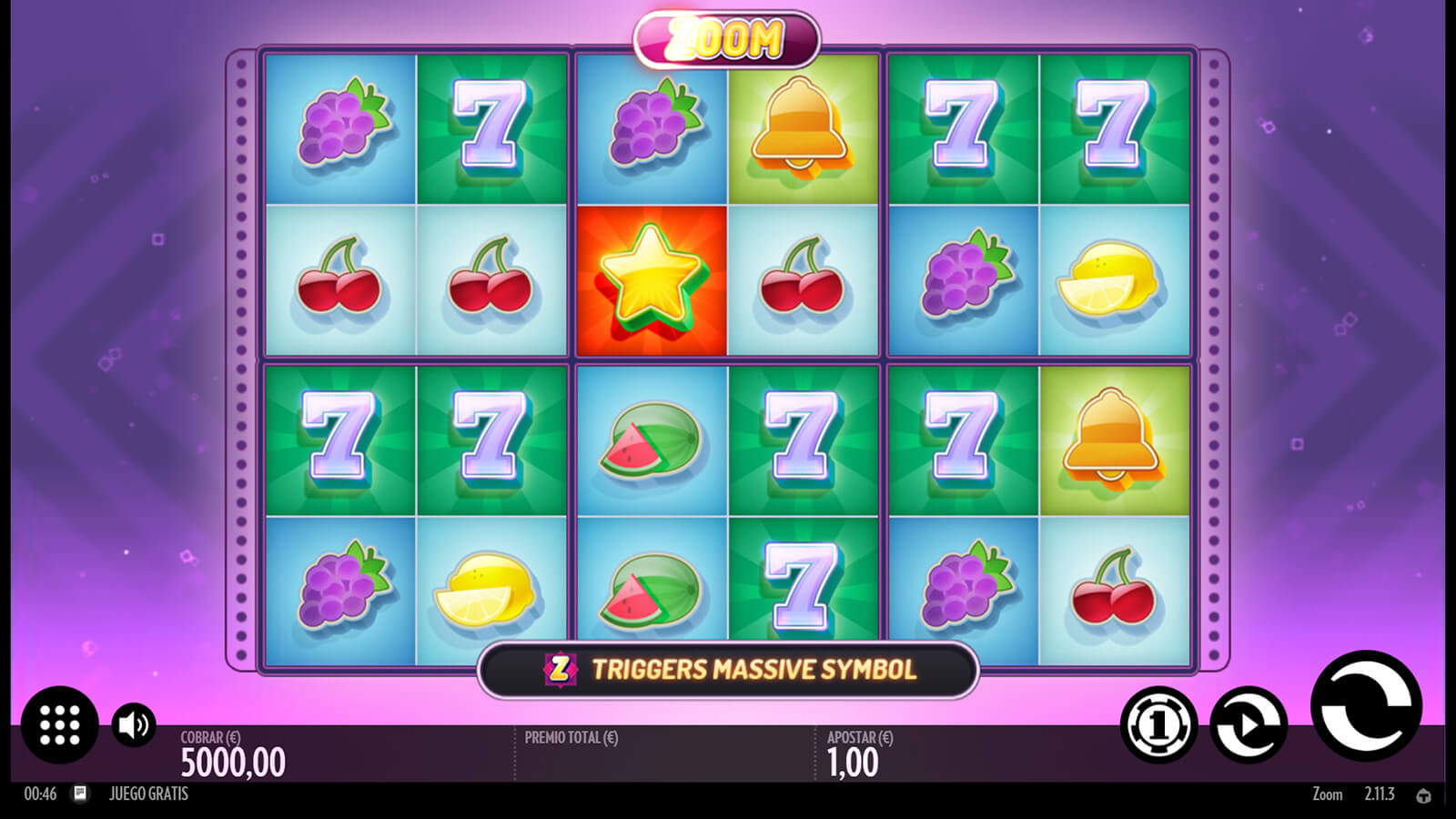Open the bet selector chip button
Screen dimensions: 1456x819
point(1158,725)
